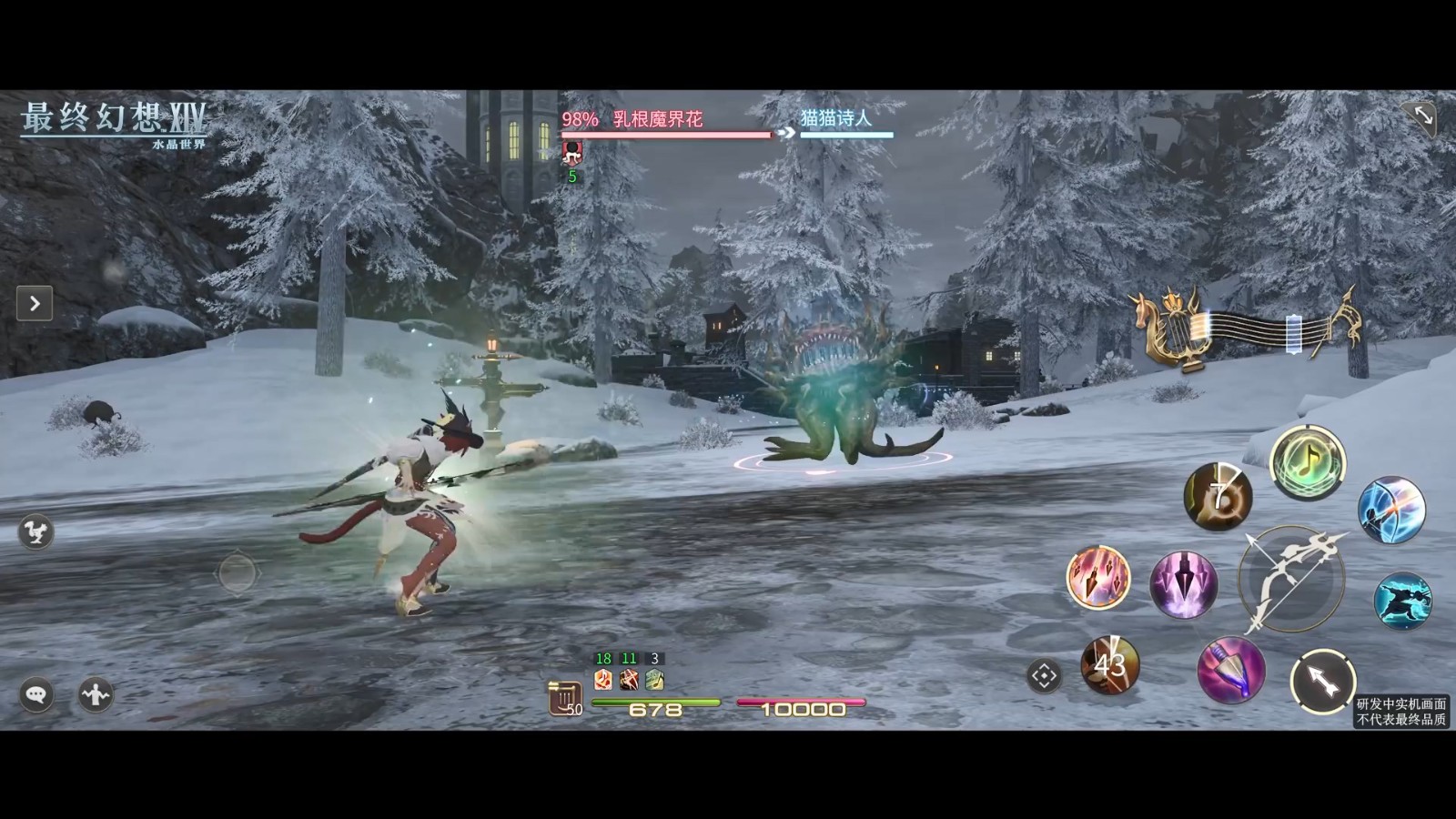Open the emote figure button
Viewport: 1456px width, 819px height.
click(96, 695)
